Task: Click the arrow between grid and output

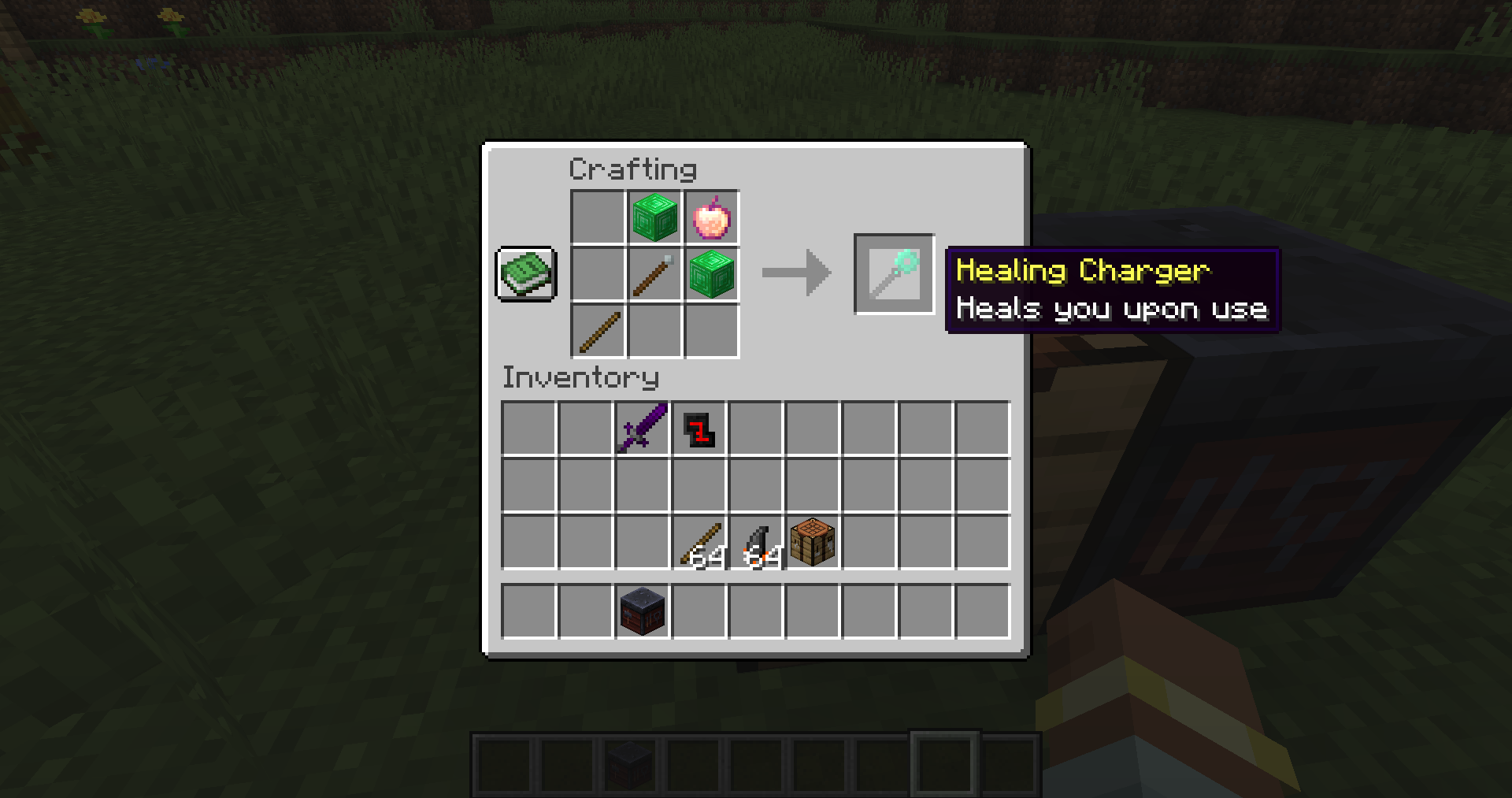Action: tap(795, 274)
